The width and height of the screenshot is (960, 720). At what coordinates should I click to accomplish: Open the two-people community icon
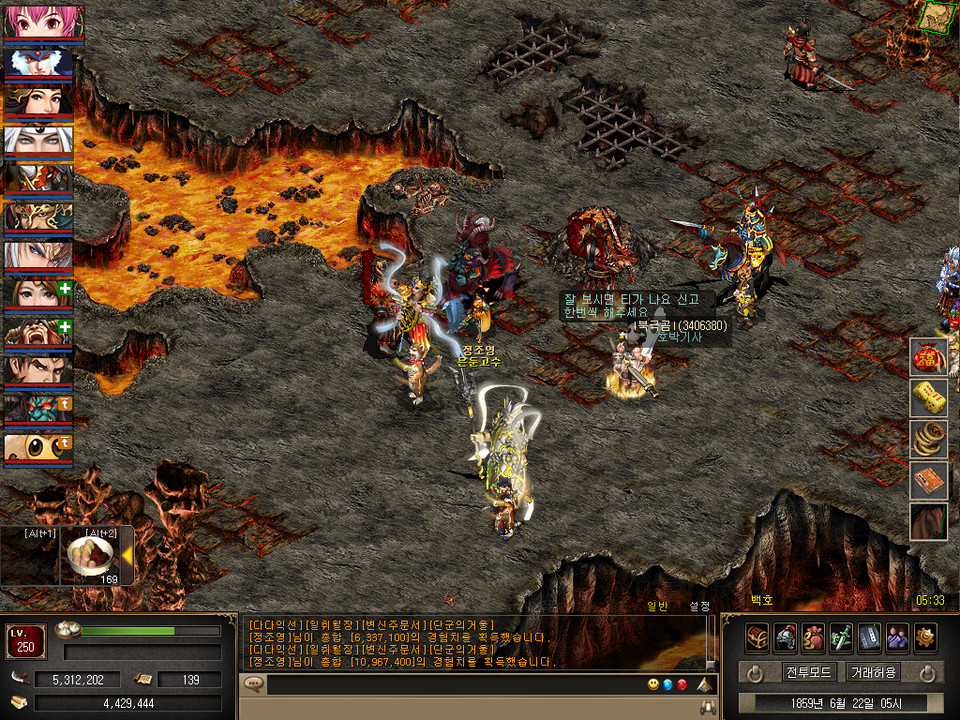pos(898,637)
